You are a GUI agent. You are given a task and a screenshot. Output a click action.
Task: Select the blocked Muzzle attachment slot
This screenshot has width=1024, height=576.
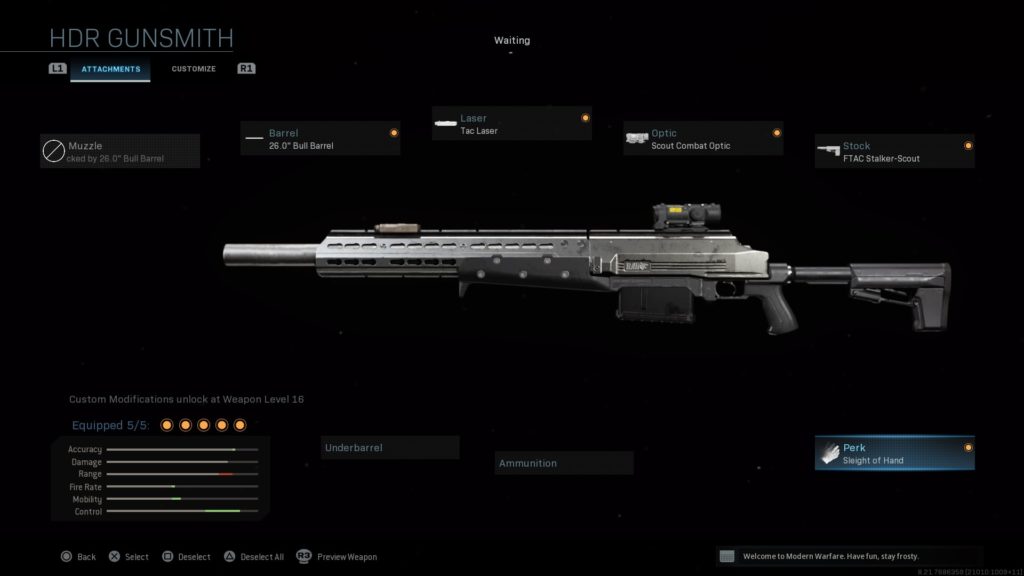tap(120, 152)
